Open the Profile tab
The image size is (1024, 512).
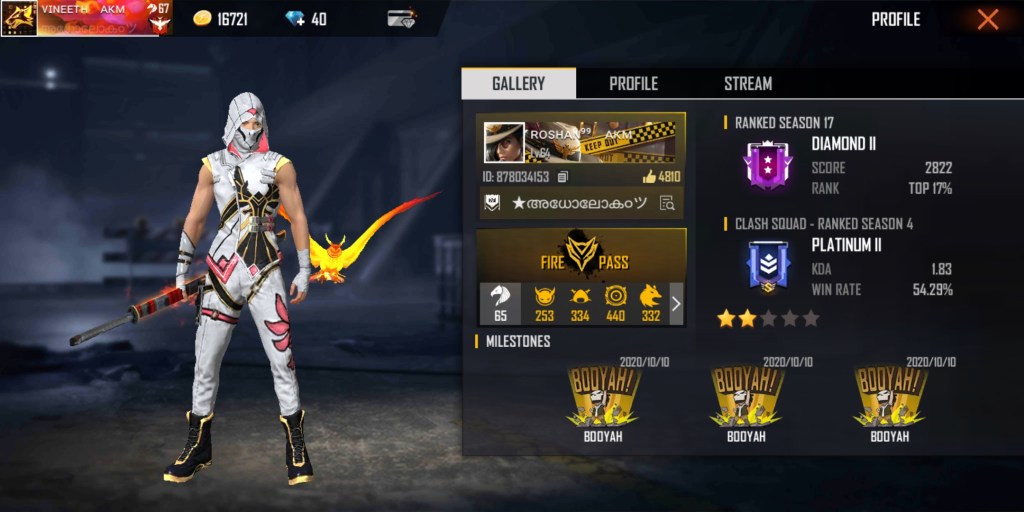pos(633,84)
